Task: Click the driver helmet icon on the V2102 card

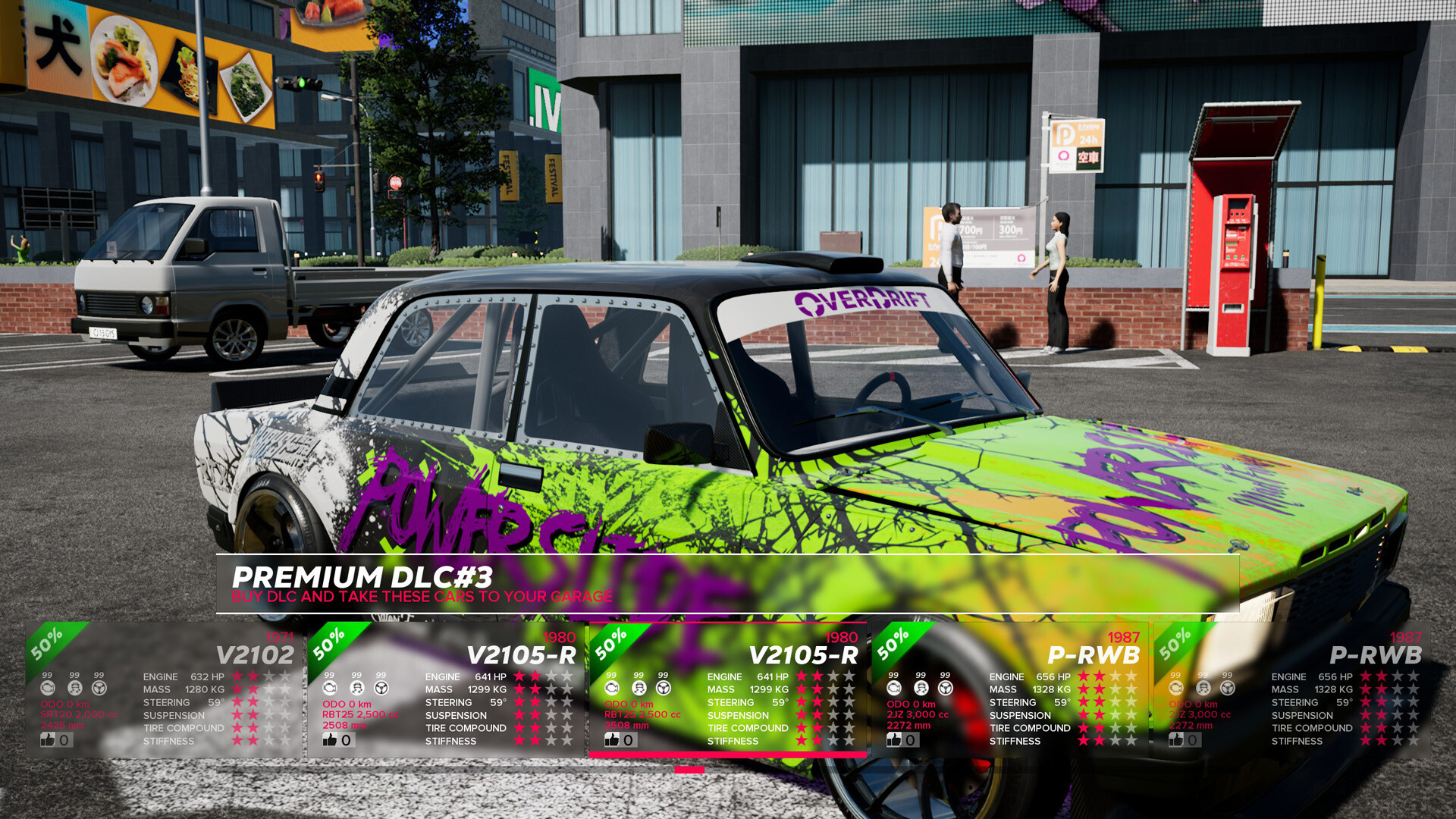Action: click(x=74, y=688)
